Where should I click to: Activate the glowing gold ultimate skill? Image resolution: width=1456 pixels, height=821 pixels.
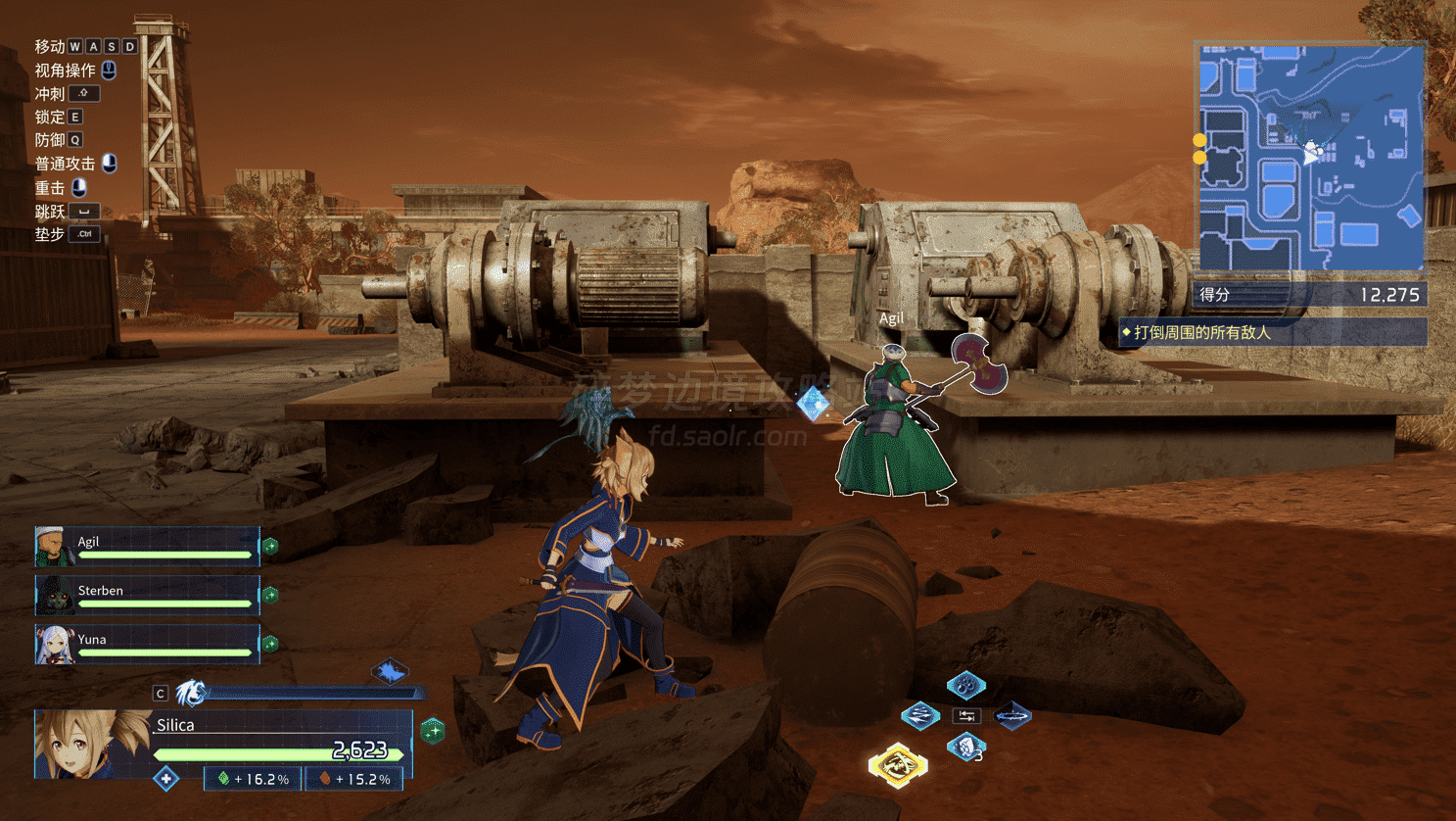pos(897,765)
